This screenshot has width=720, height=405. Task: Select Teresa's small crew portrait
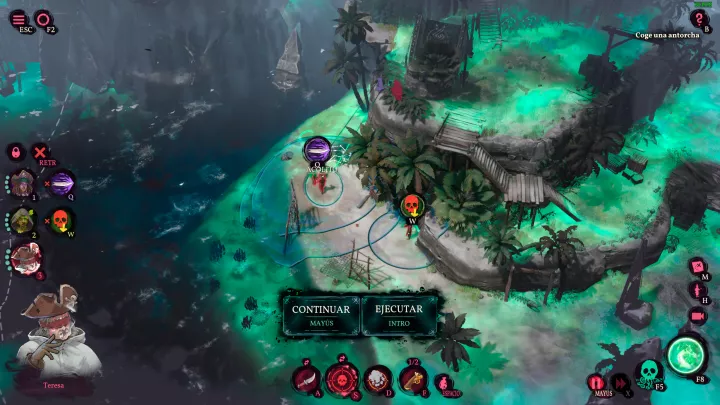23,258
